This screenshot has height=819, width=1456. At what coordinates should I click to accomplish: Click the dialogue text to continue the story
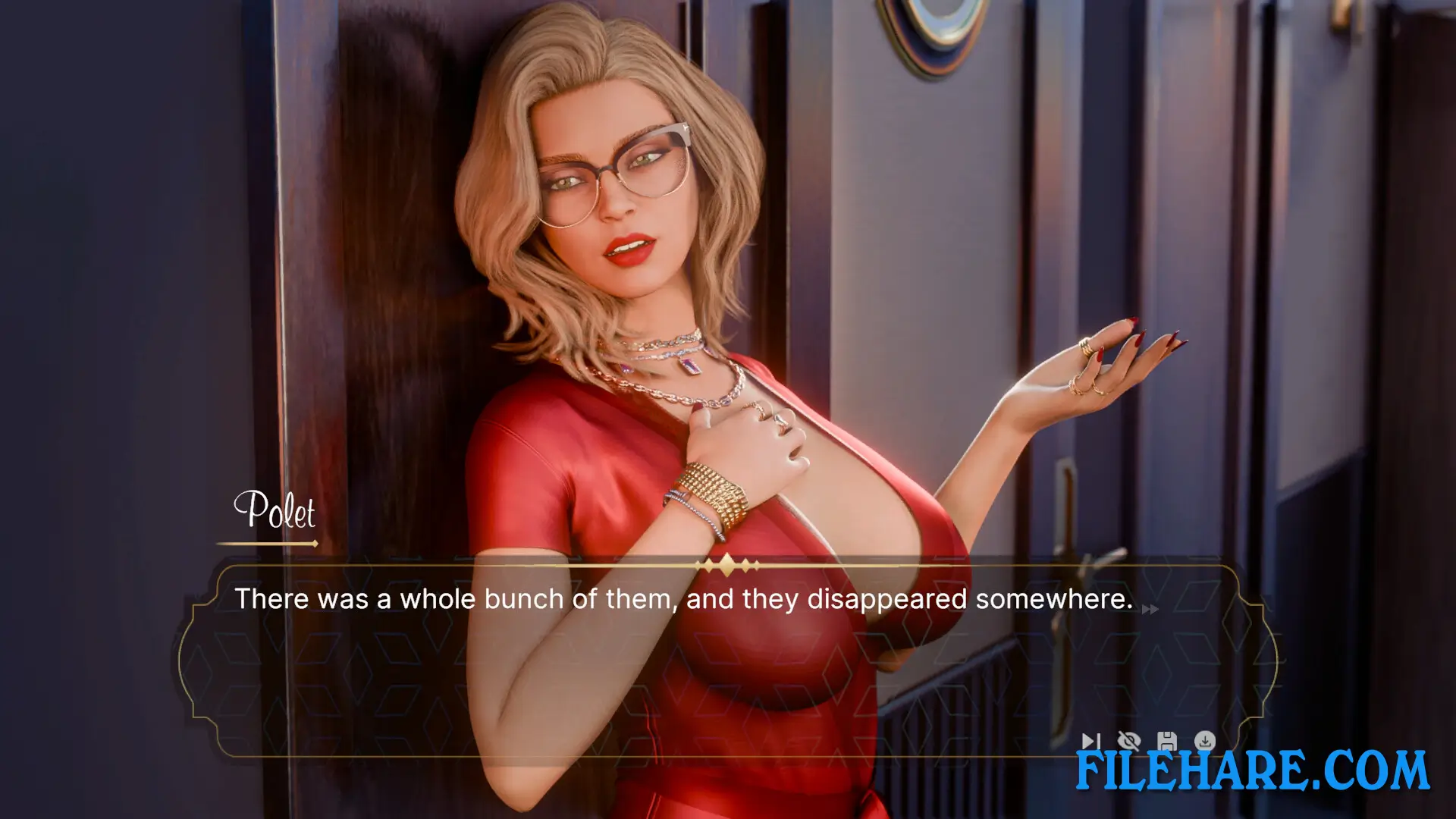click(x=682, y=599)
